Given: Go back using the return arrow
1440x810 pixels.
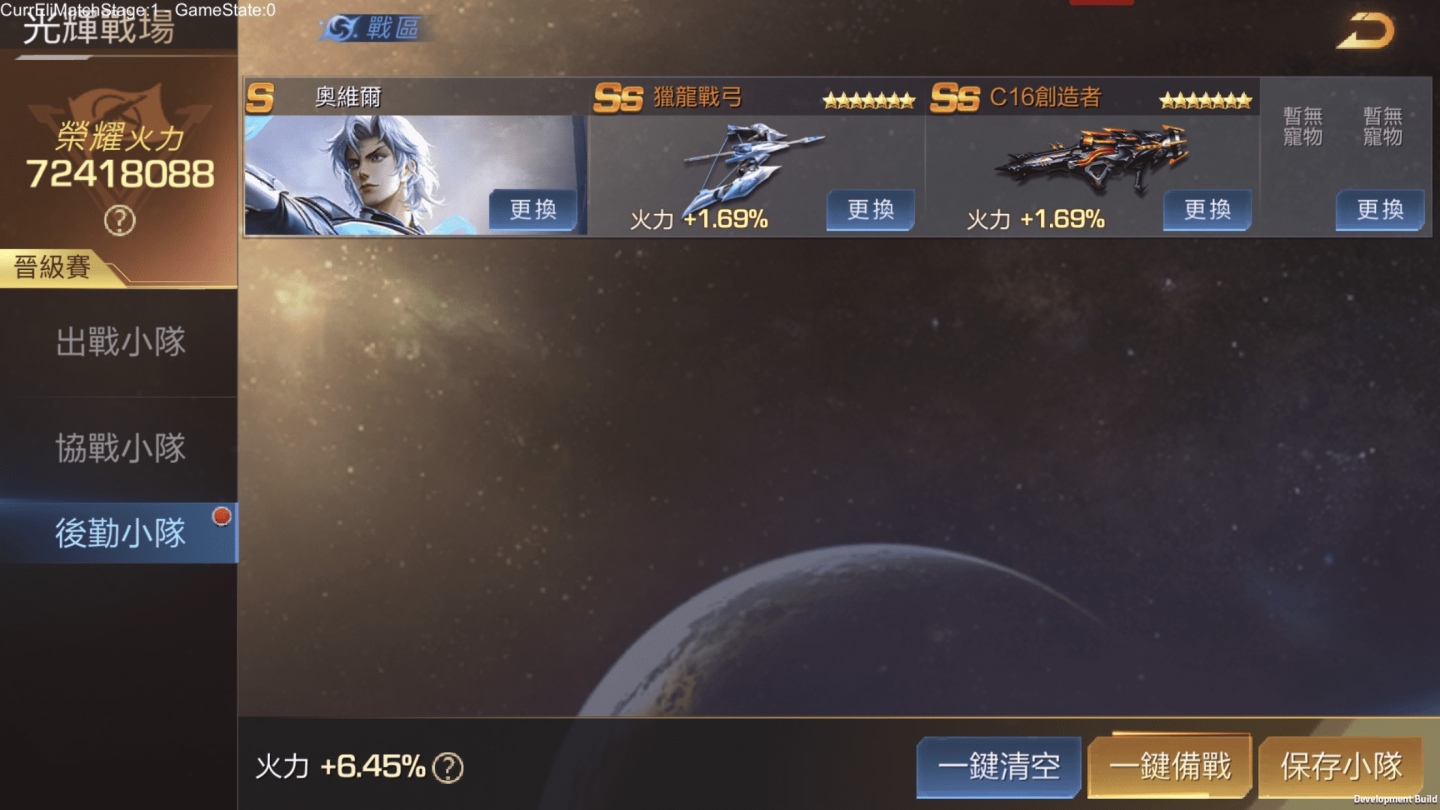Looking at the screenshot, I should tap(1365, 31).
